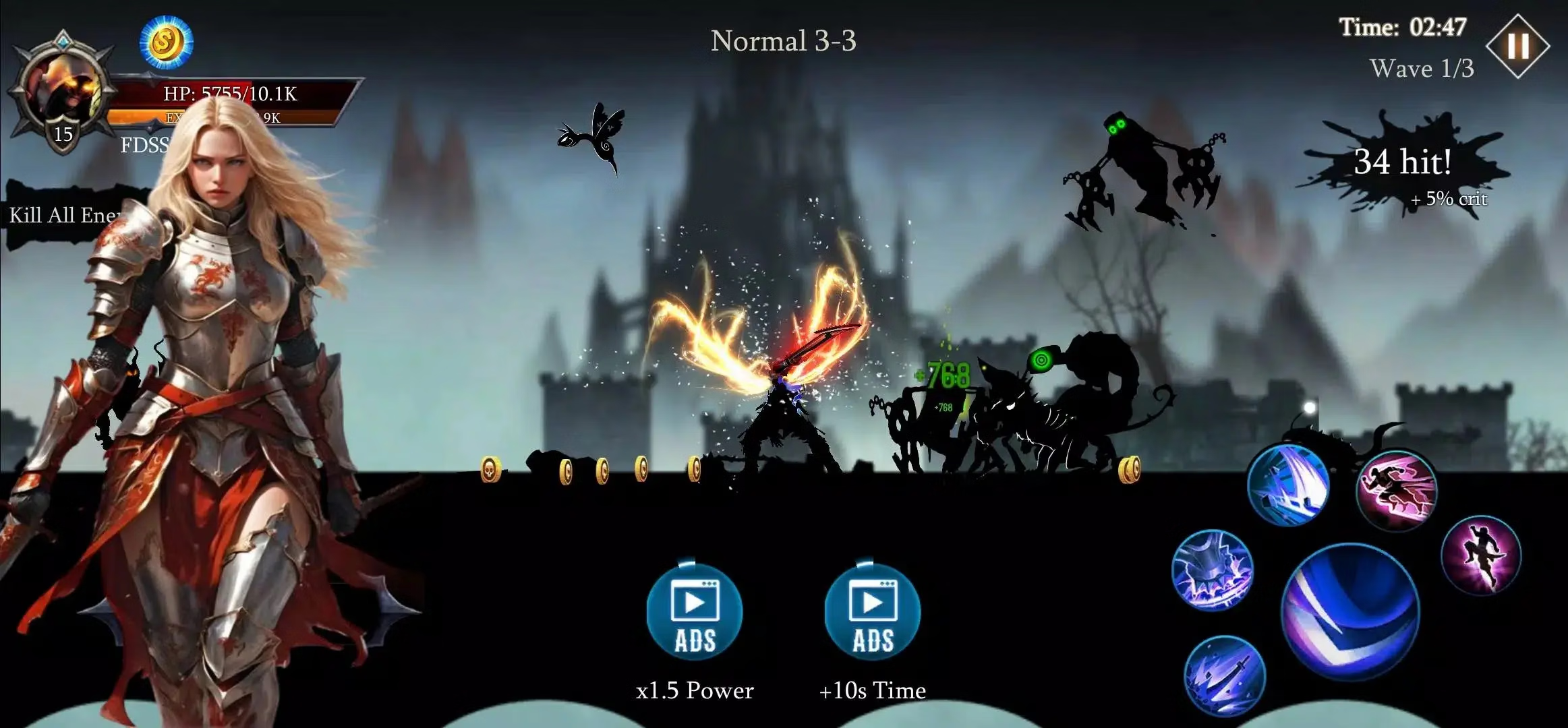Watch ad for +10s Time bonus
The width and height of the screenshot is (1568, 728).
click(872, 611)
